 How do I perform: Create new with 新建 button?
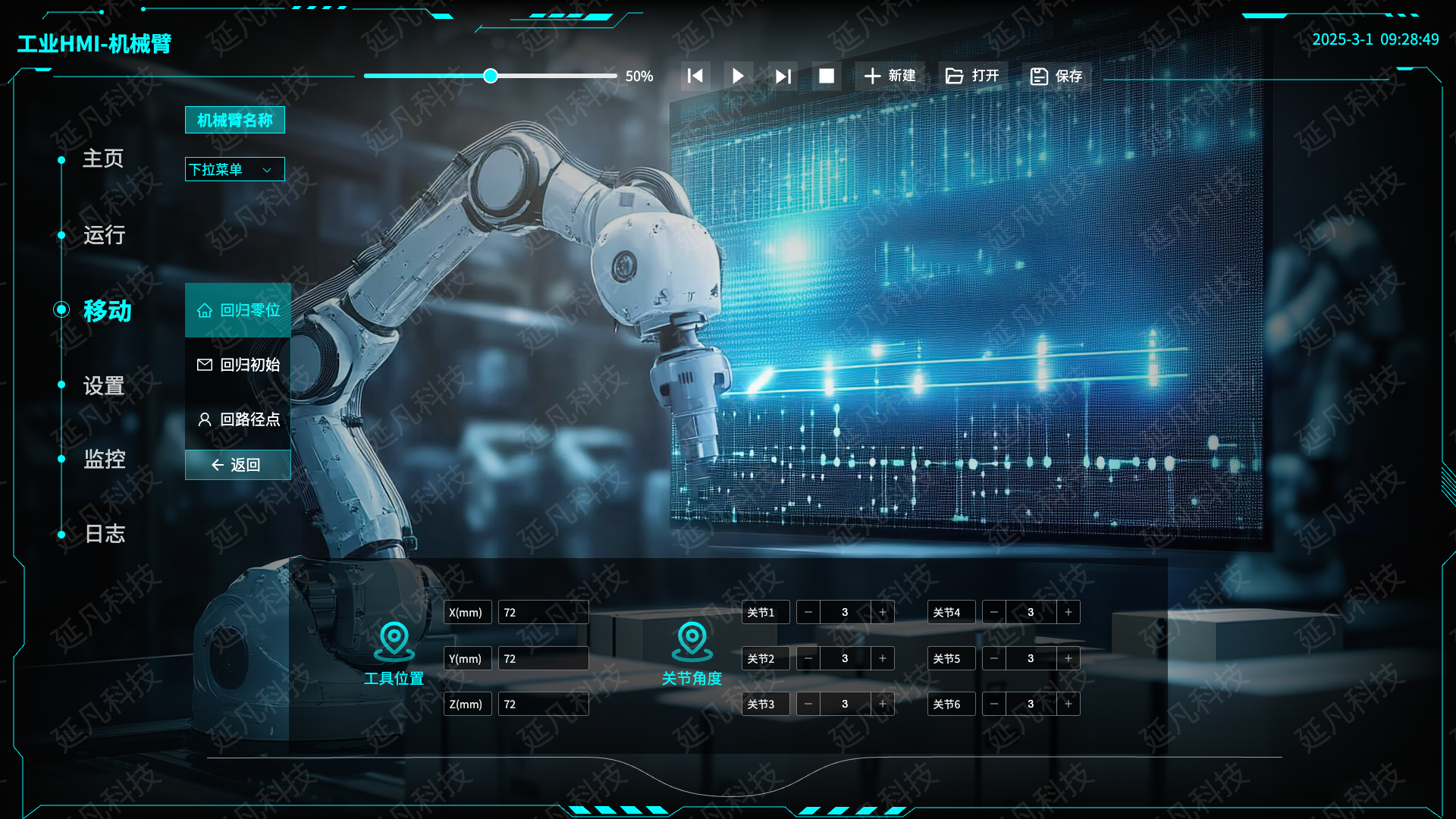pyautogui.click(x=890, y=76)
